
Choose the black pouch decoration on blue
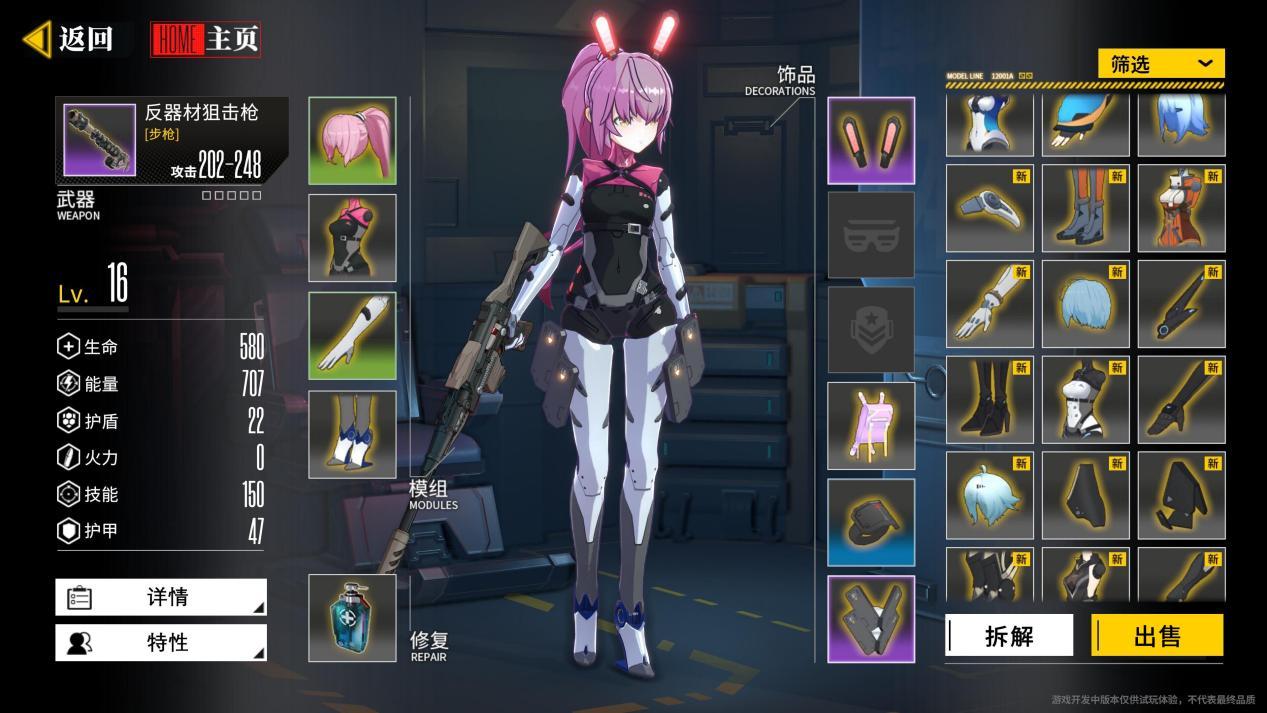[x=871, y=522]
